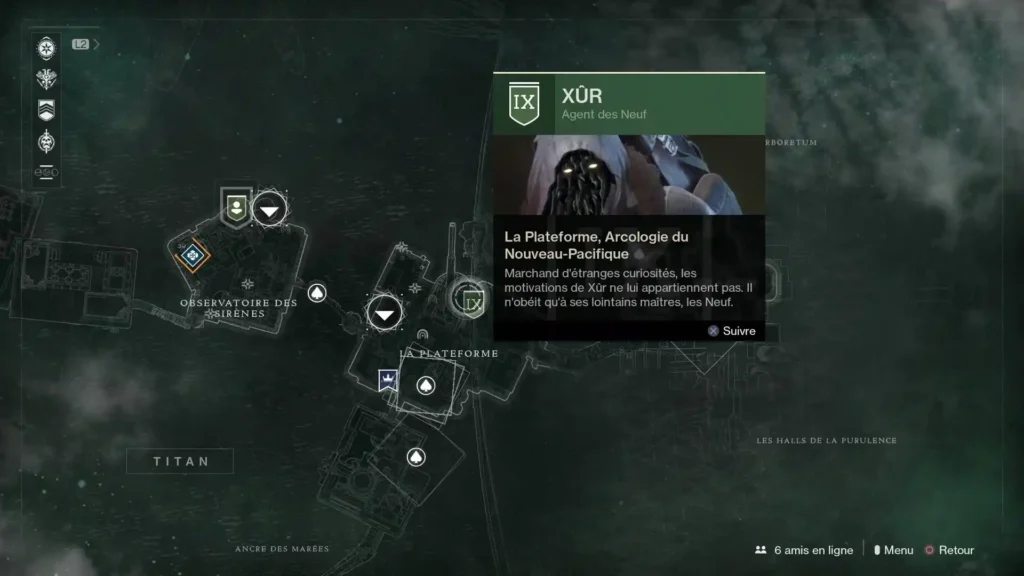
Task: Select Xûr's IX marker on the map
Action: click(472, 301)
